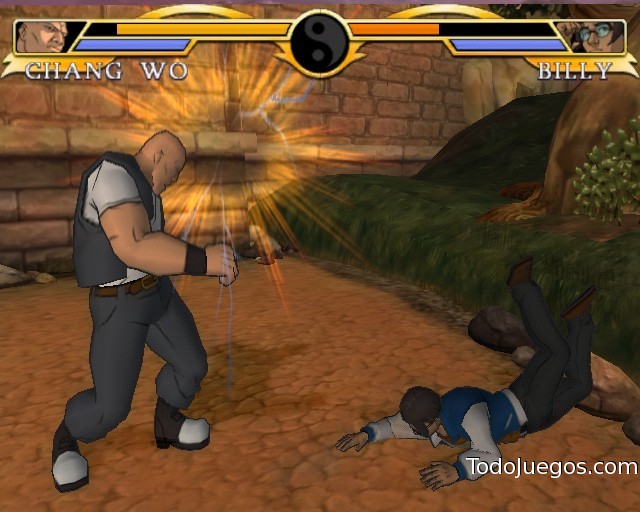Screen dimensions: 640x512
Task: Select the yin-yang emblem between the health bars
Action: (x=320, y=41)
